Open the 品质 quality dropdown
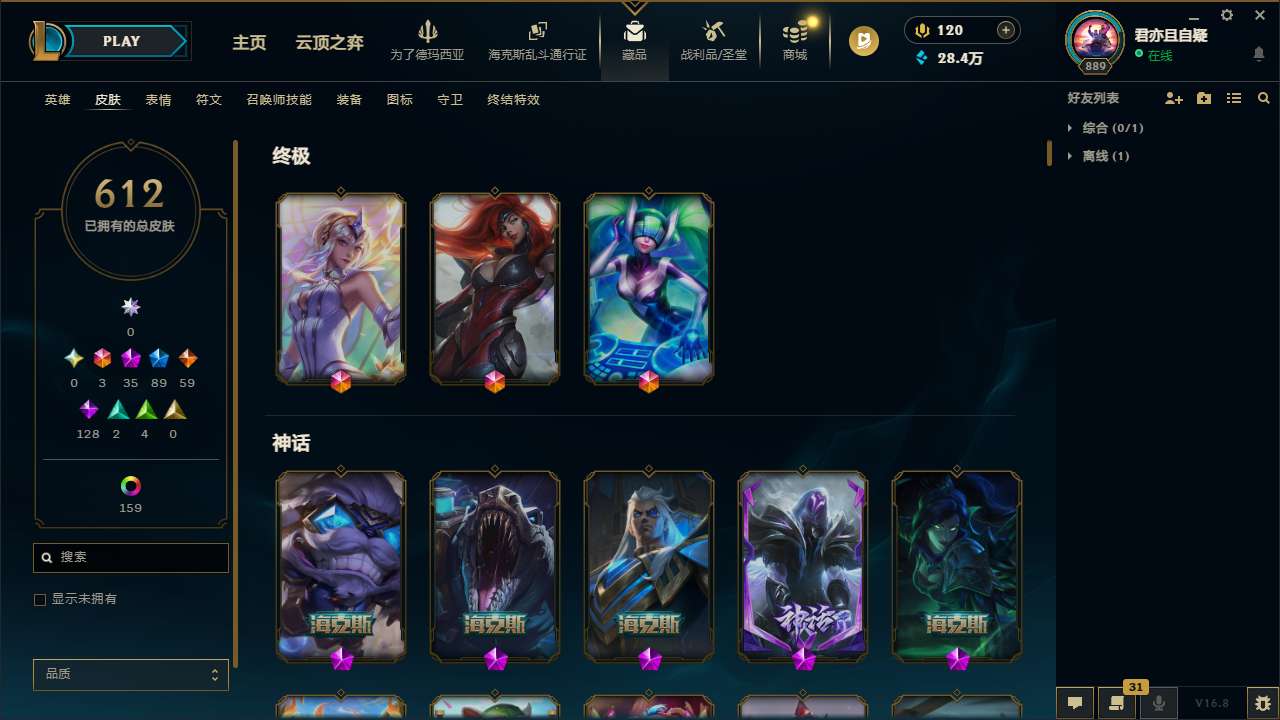 (130, 674)
